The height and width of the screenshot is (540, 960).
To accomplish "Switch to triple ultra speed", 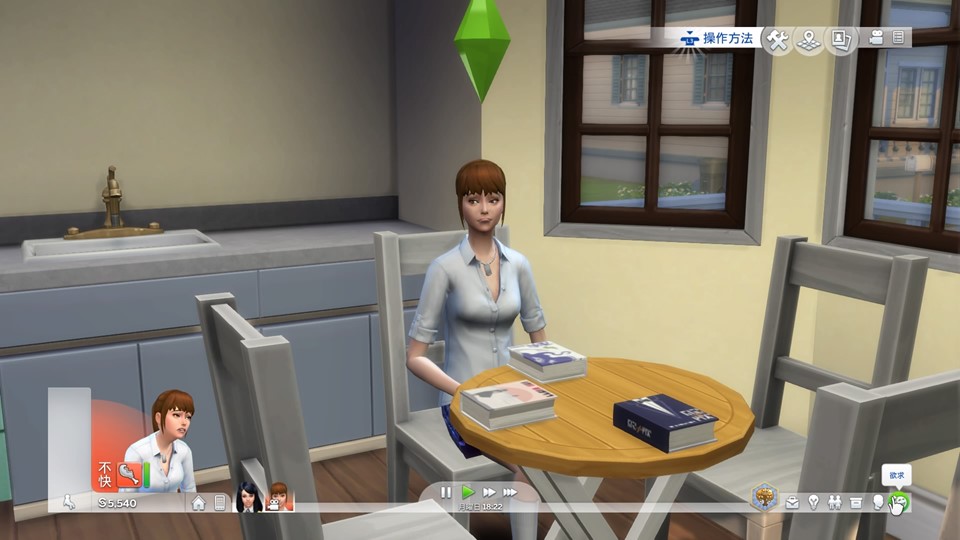I will (x=510, y=492).
